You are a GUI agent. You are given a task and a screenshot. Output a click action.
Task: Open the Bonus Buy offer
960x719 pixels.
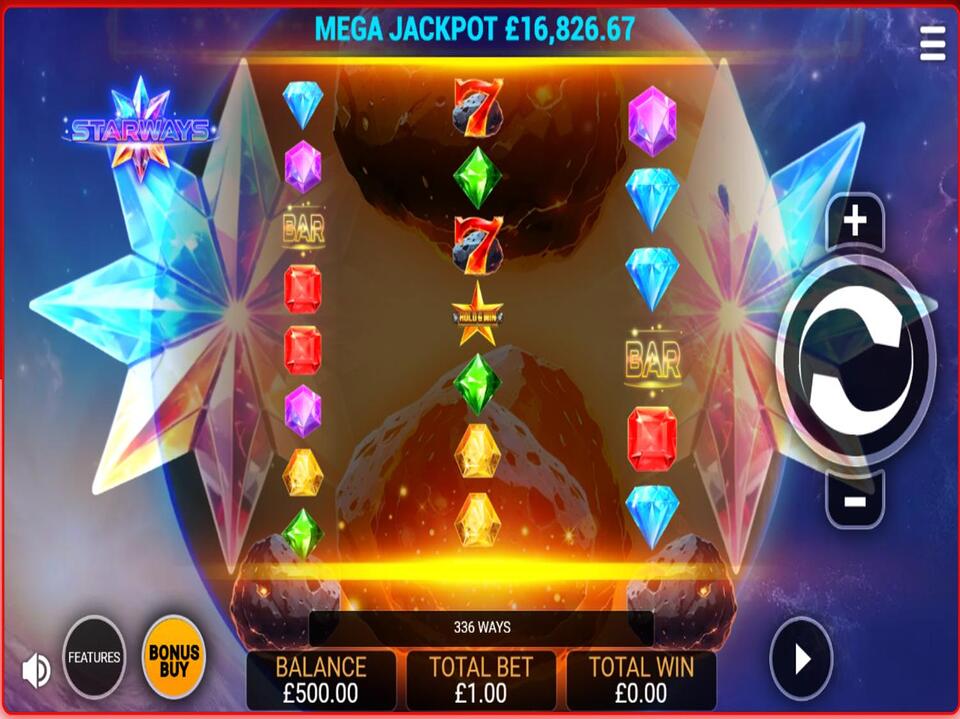tap(174, 658)
